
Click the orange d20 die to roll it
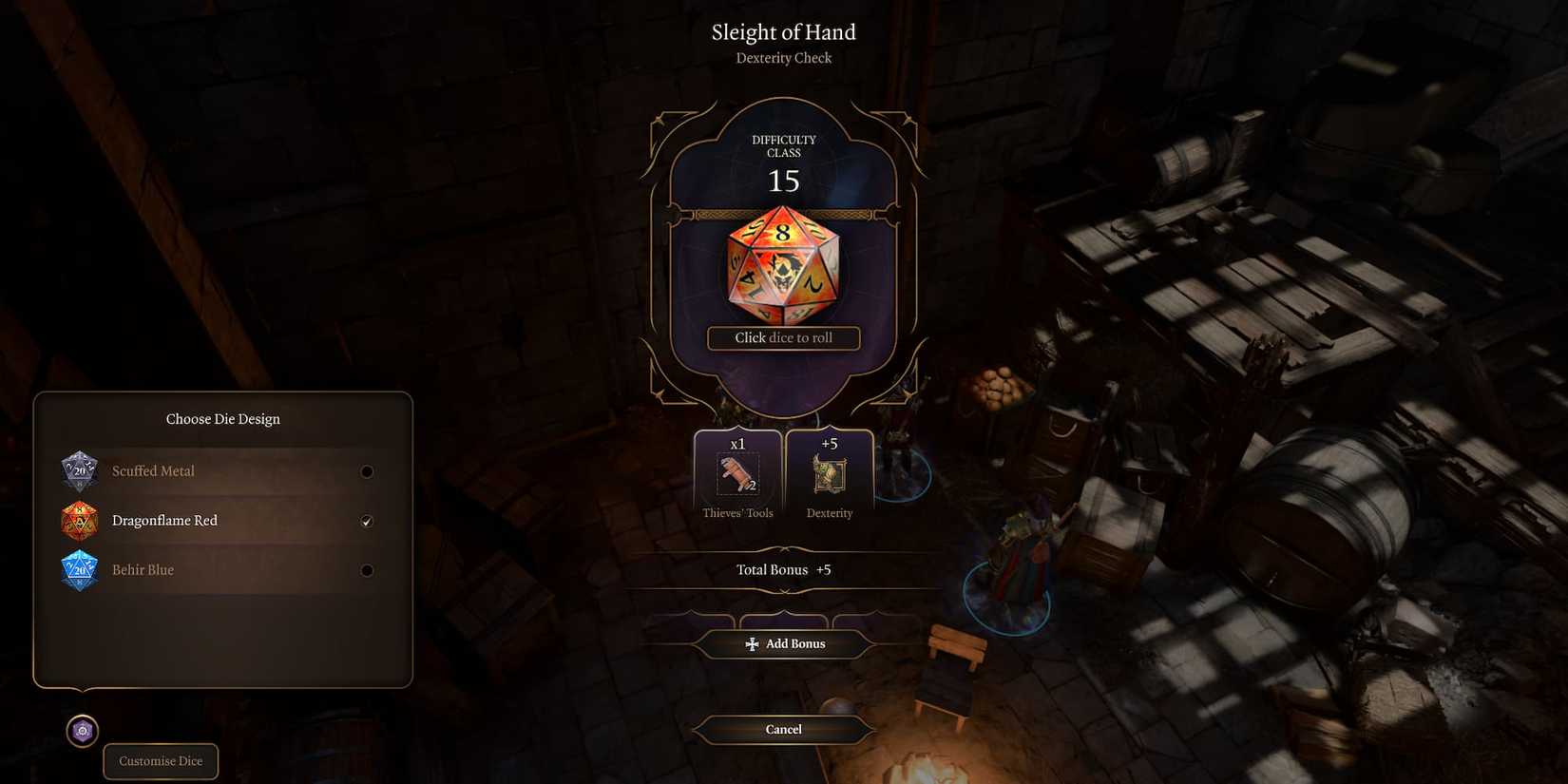783,267
